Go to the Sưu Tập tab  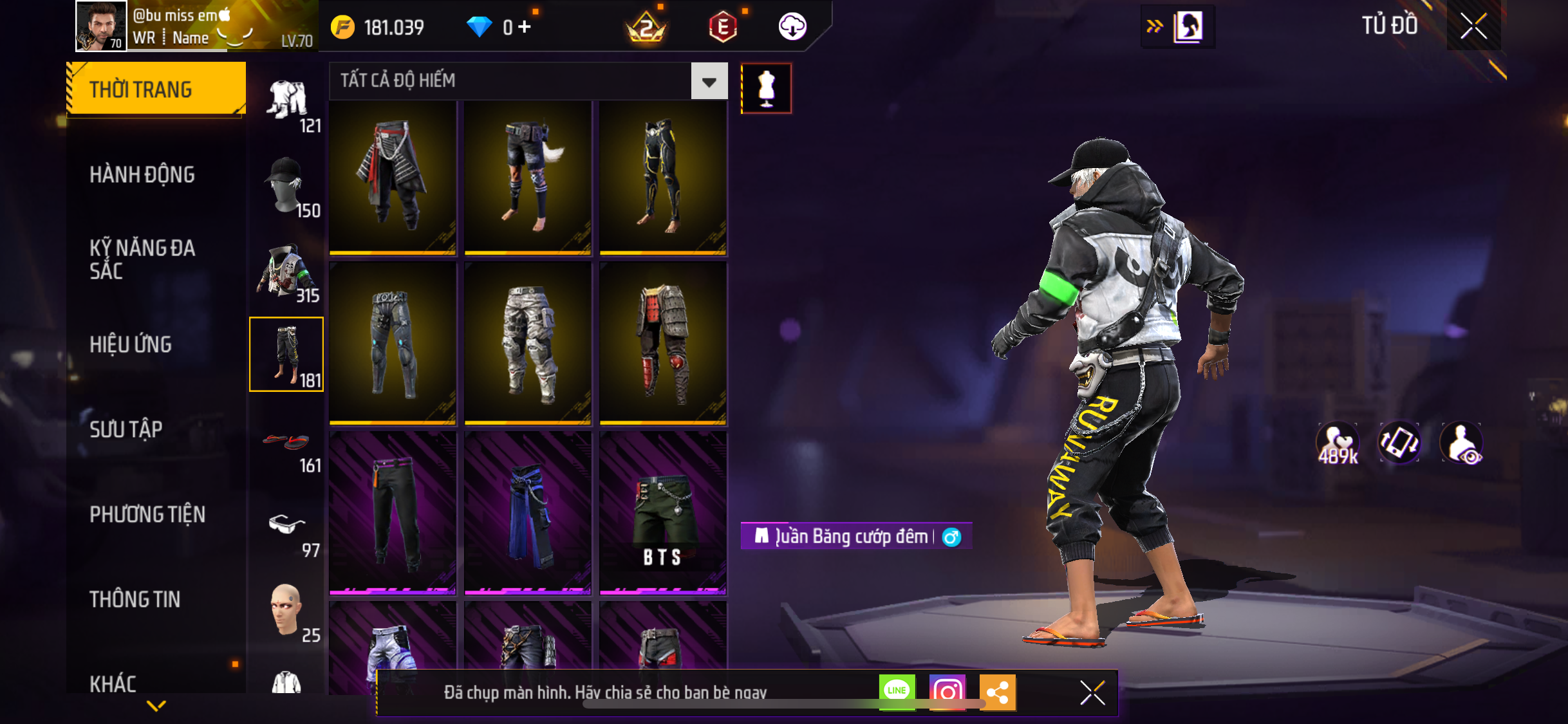pos(126,429)
